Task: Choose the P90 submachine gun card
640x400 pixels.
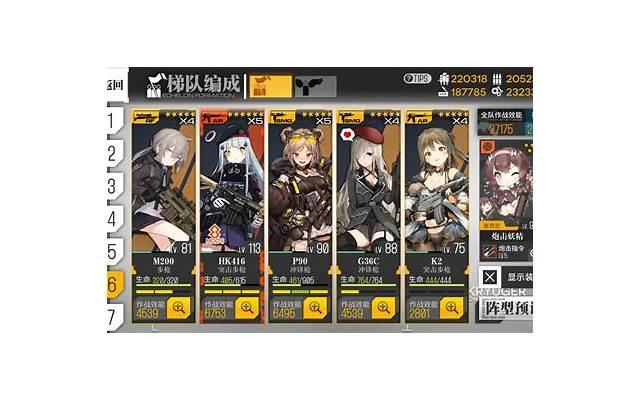Action: point(299,200)
